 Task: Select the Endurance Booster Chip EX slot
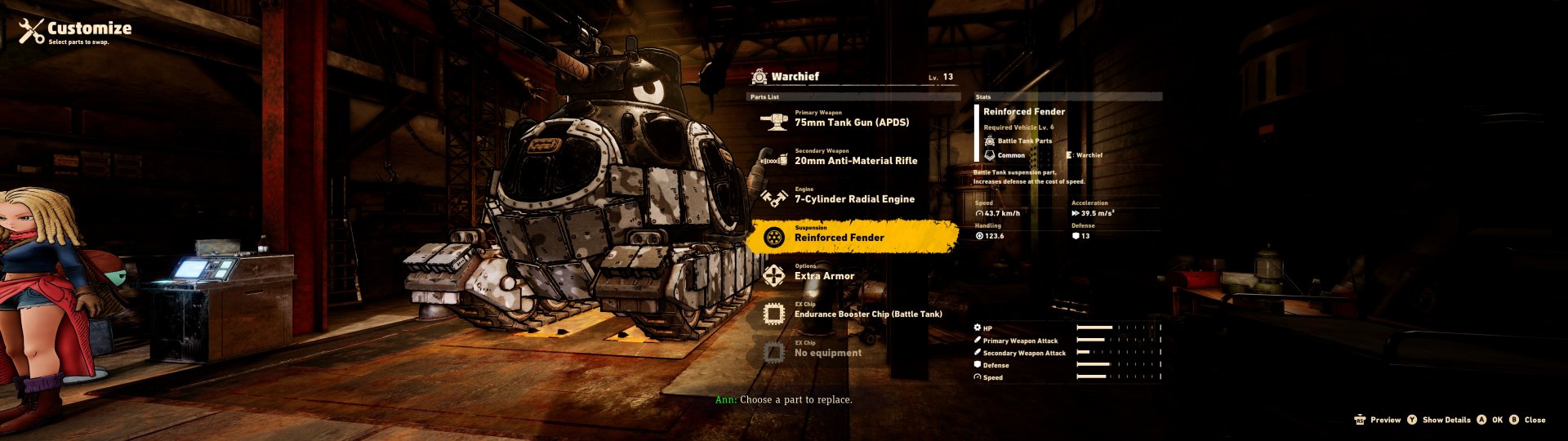[867, 314]
